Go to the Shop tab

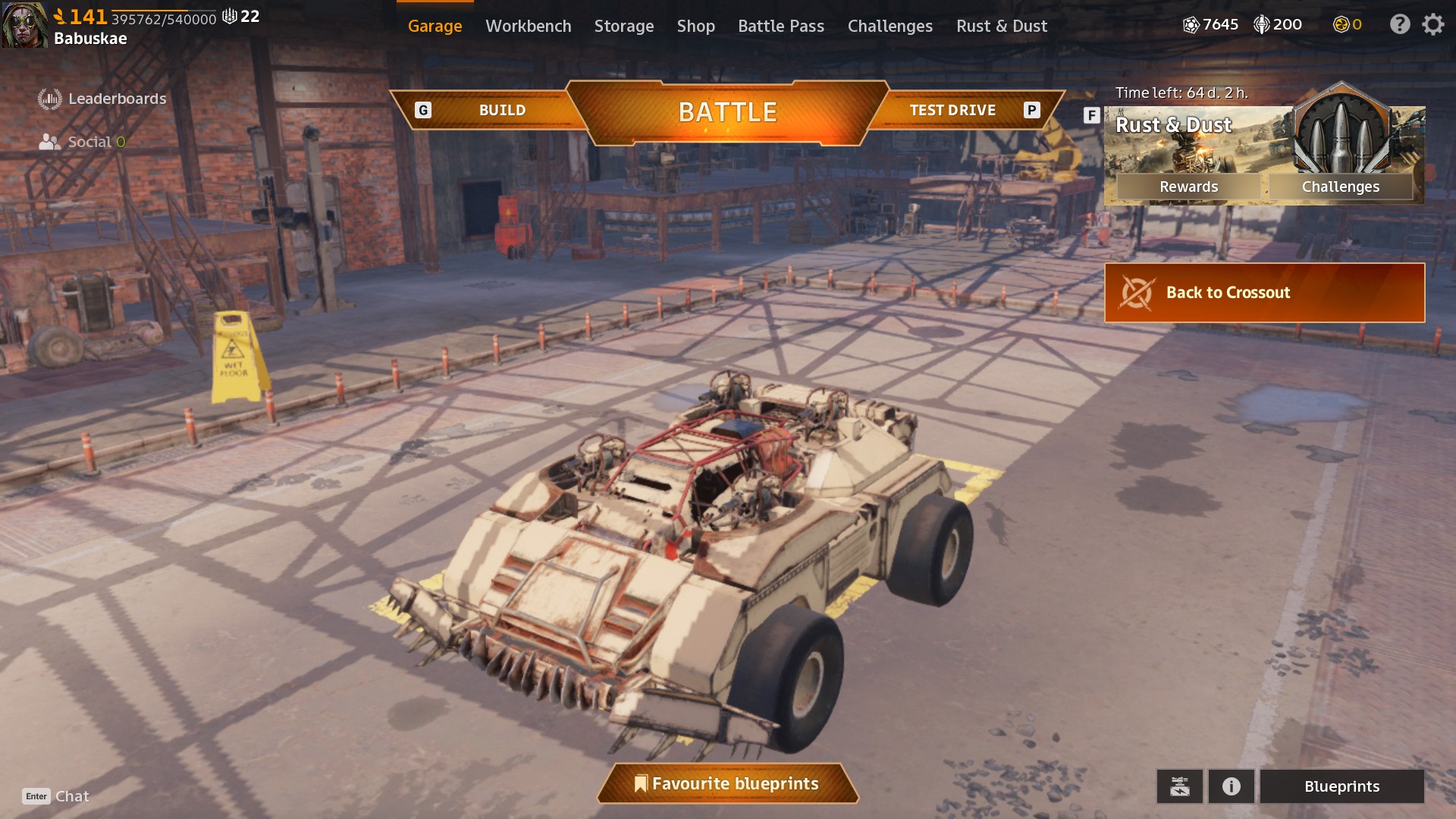click(695, 26)
